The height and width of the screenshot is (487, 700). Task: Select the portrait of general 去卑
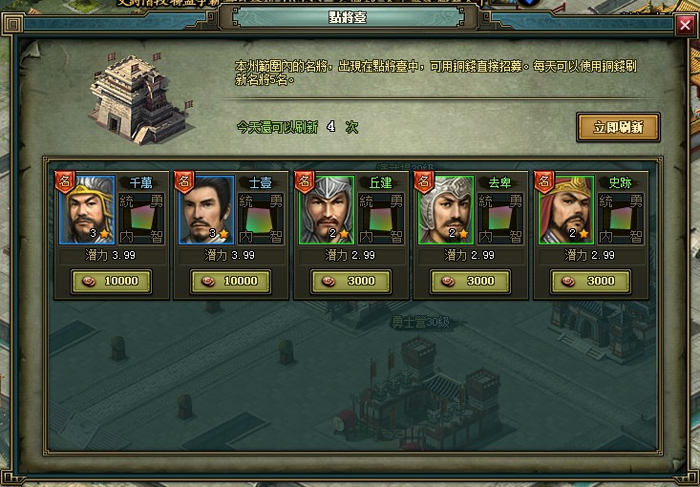[x=446, y=210]
